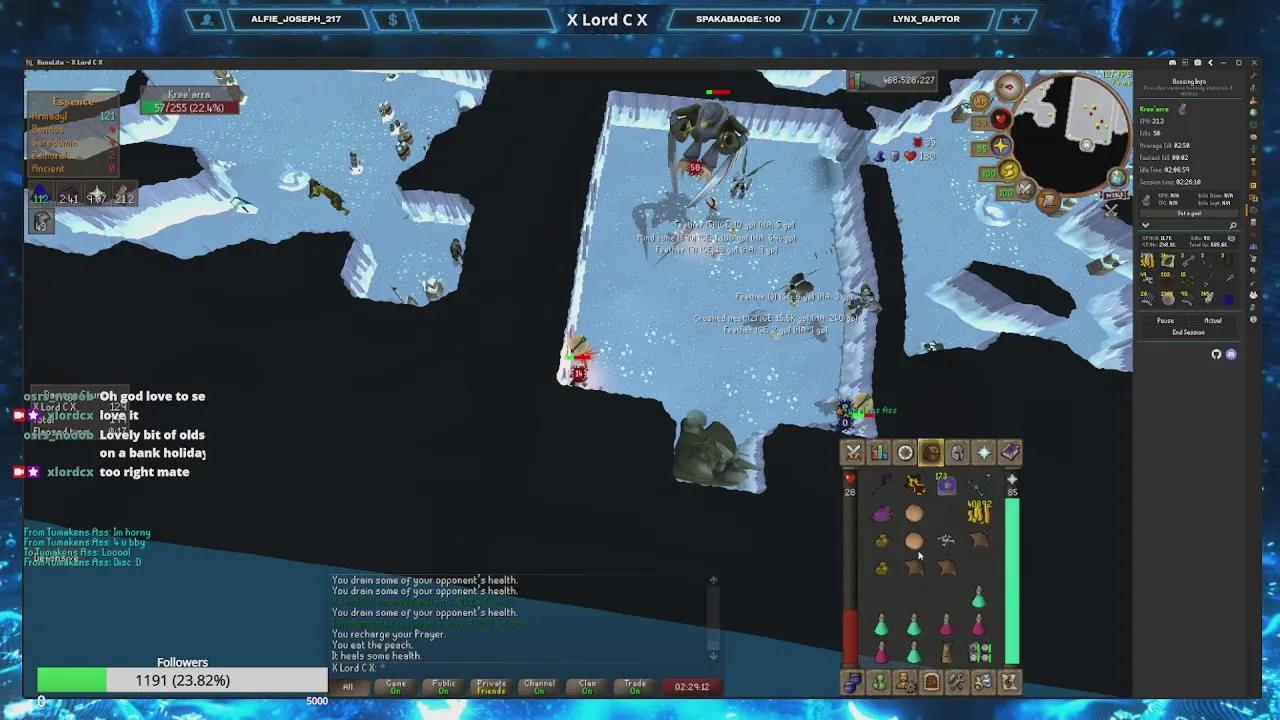Image resolution: width=1280 pixels, height=720 pixels.
Task: Select the Skills tab icon
Action: pyautogui.click(x=879, y=452)
